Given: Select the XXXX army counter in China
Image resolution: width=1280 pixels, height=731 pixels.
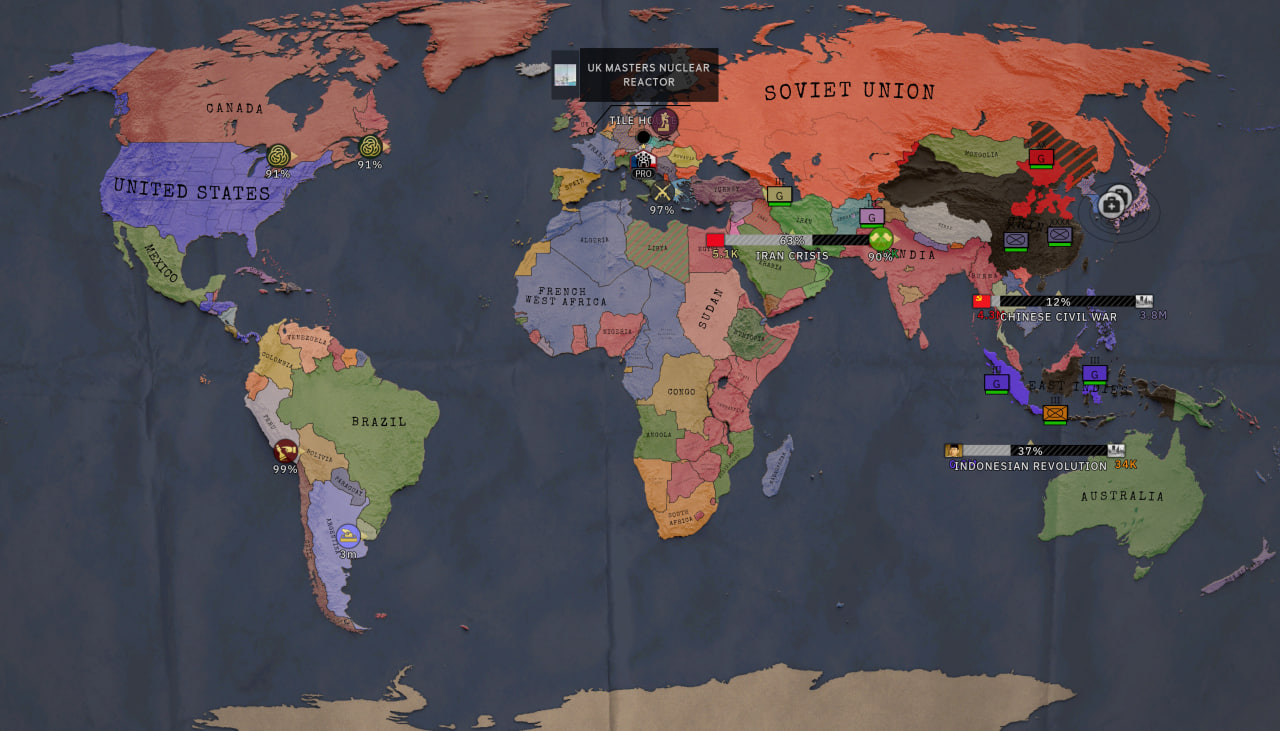Looking at the screenshot, I should [1059, 235].
